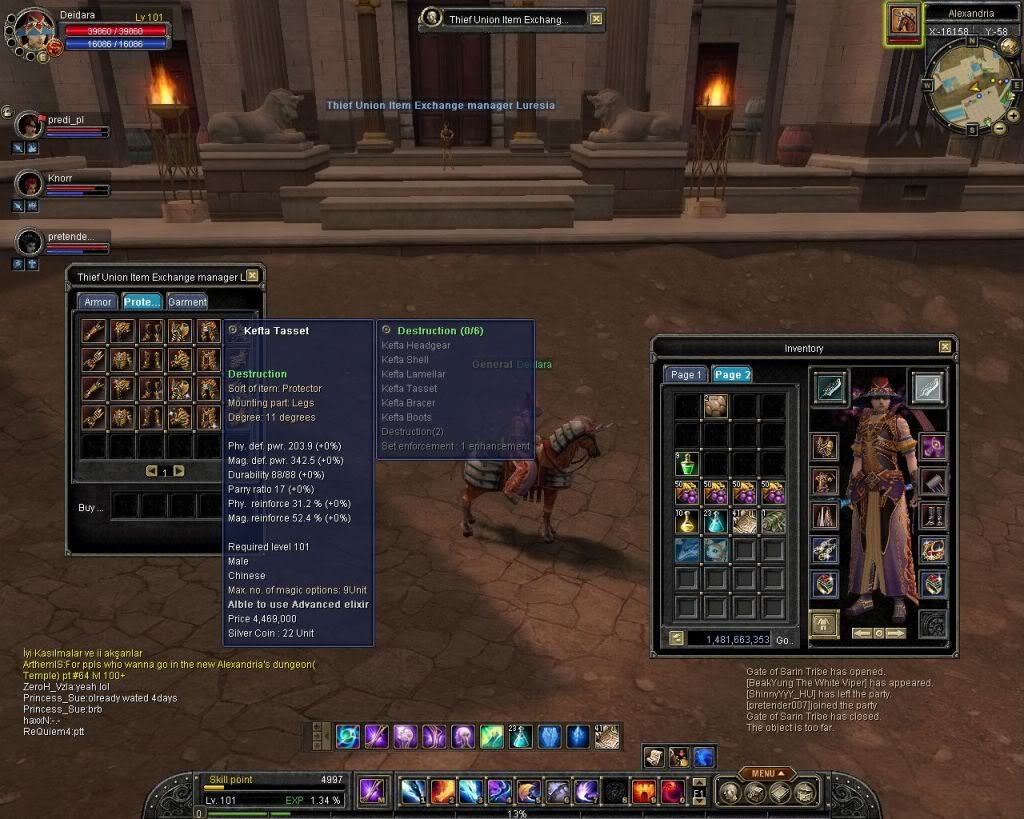Select the yellow potion stack of 10
1024x819 pixels.
coord(686,521)
